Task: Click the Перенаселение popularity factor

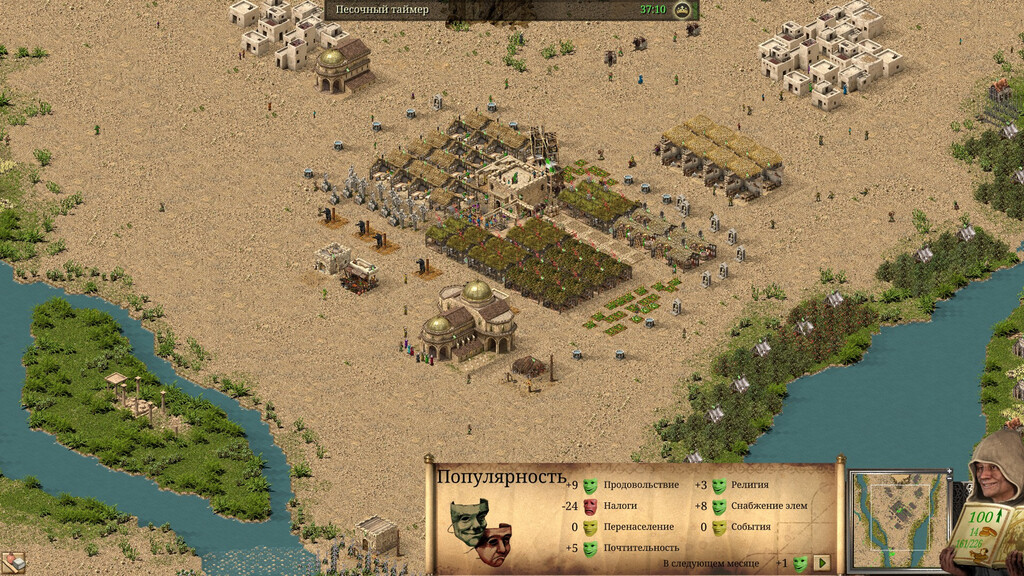Action: (x=638, y=527)
